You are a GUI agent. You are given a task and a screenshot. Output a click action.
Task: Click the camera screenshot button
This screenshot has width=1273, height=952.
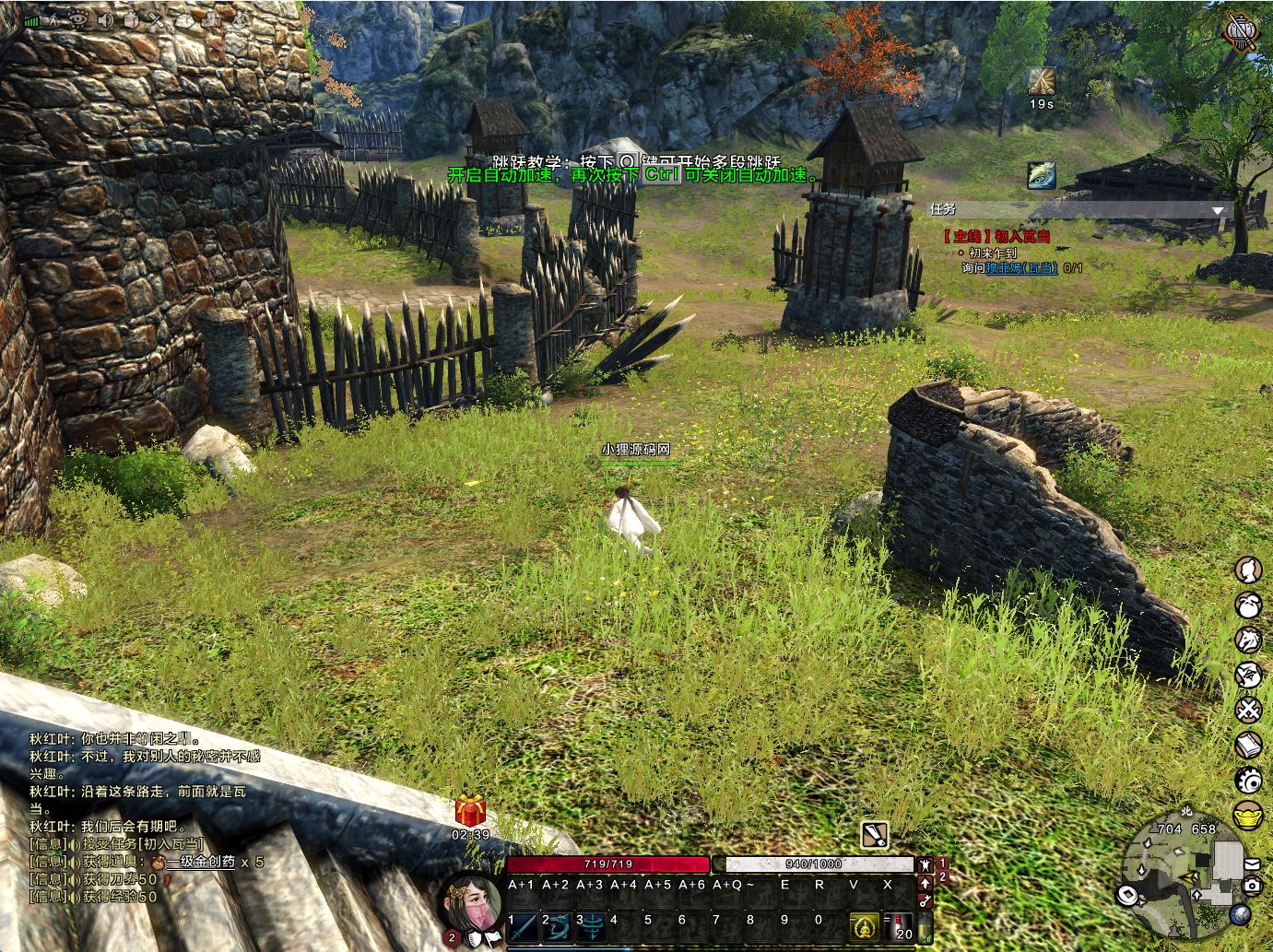point(1251,886)
